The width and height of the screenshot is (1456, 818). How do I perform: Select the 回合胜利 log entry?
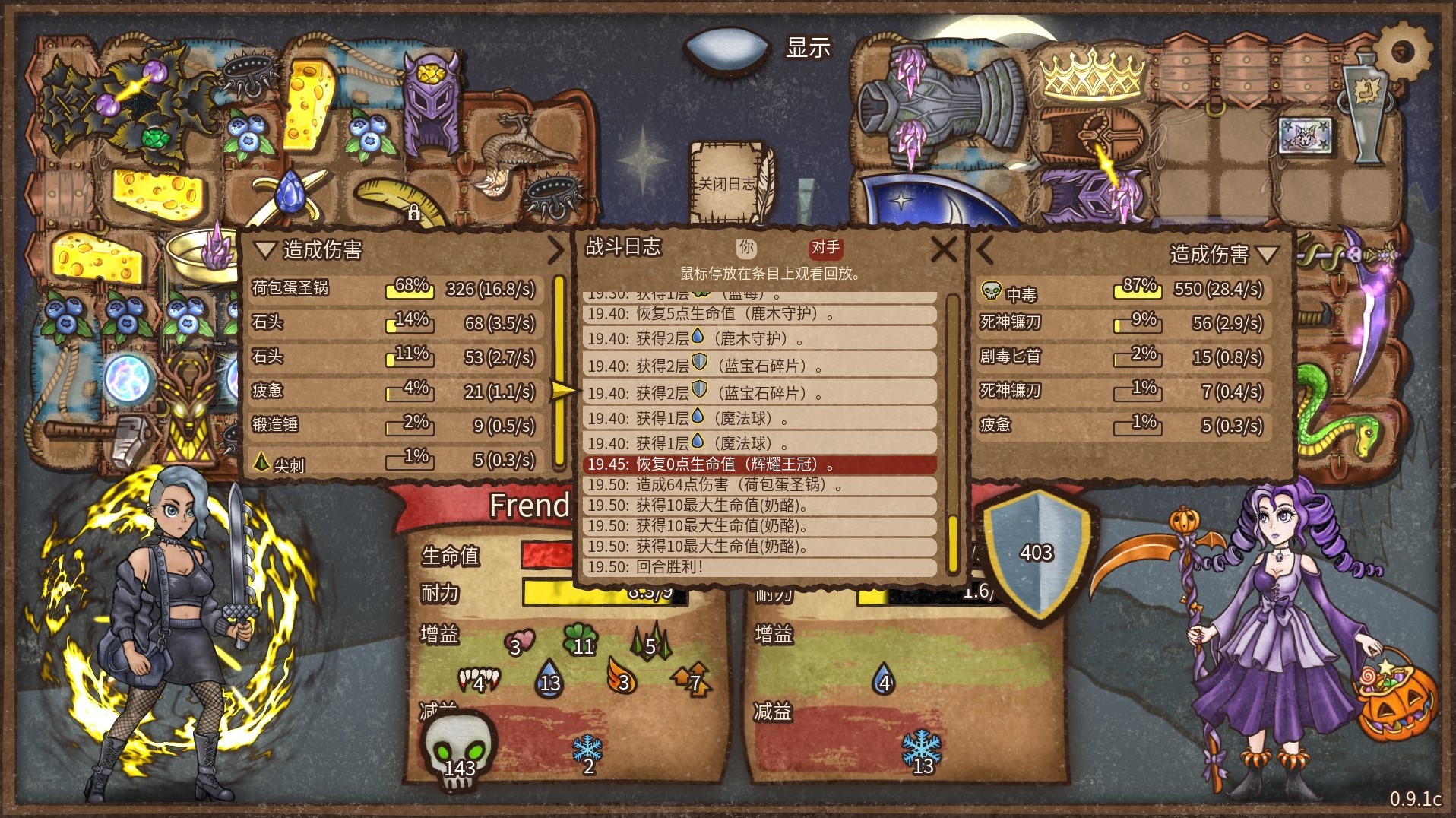(759, 567)
